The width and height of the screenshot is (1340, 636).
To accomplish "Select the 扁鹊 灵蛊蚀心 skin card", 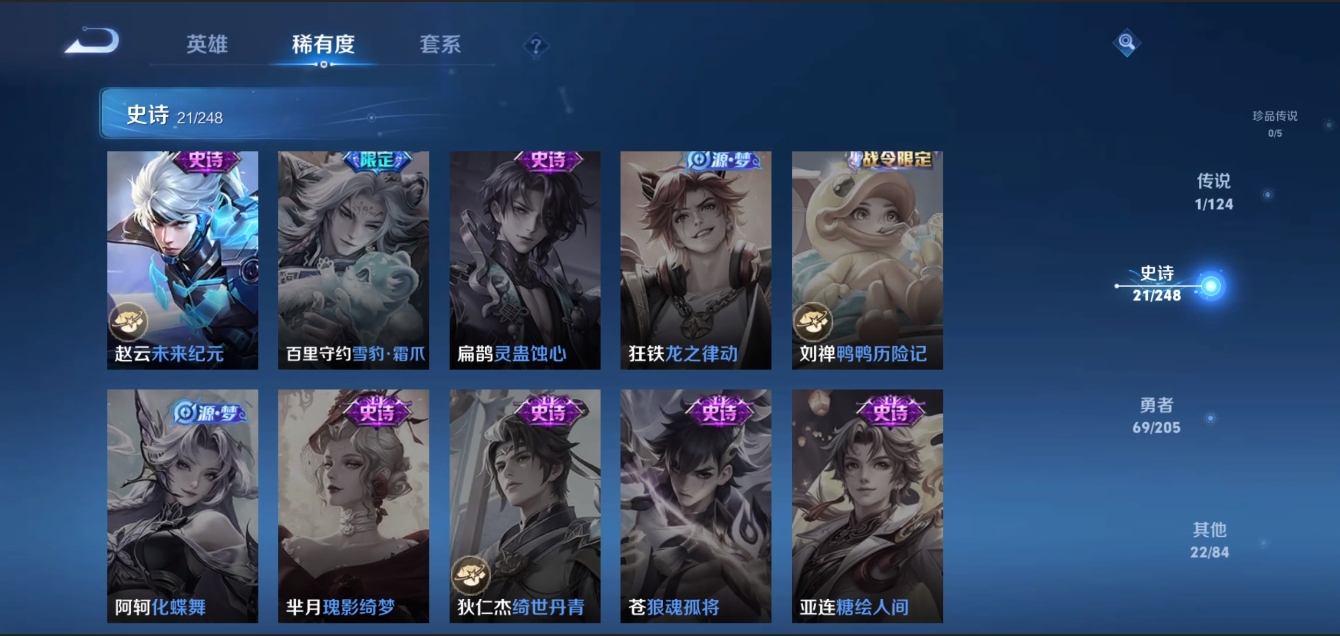I will coord(525,260).
